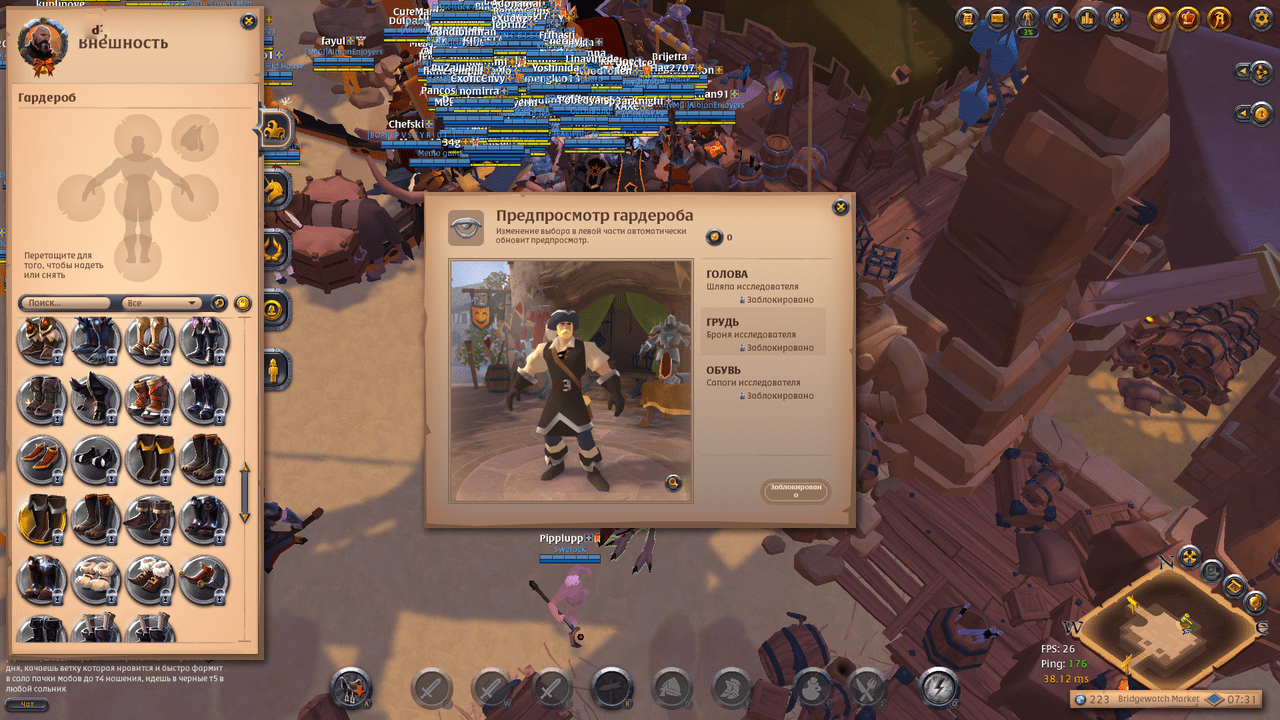1280x720 pixels.
Task: Switch to the unicorn mount skins tab
Action: pyautogui.click(x=275, y=187)
